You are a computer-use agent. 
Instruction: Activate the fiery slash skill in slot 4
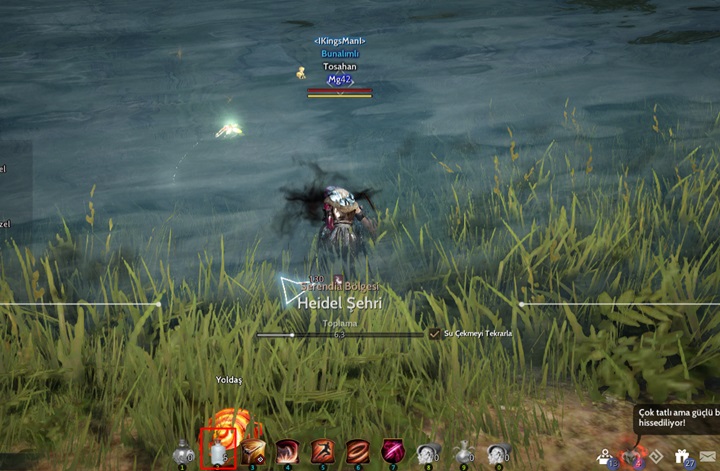click(288, 452)
